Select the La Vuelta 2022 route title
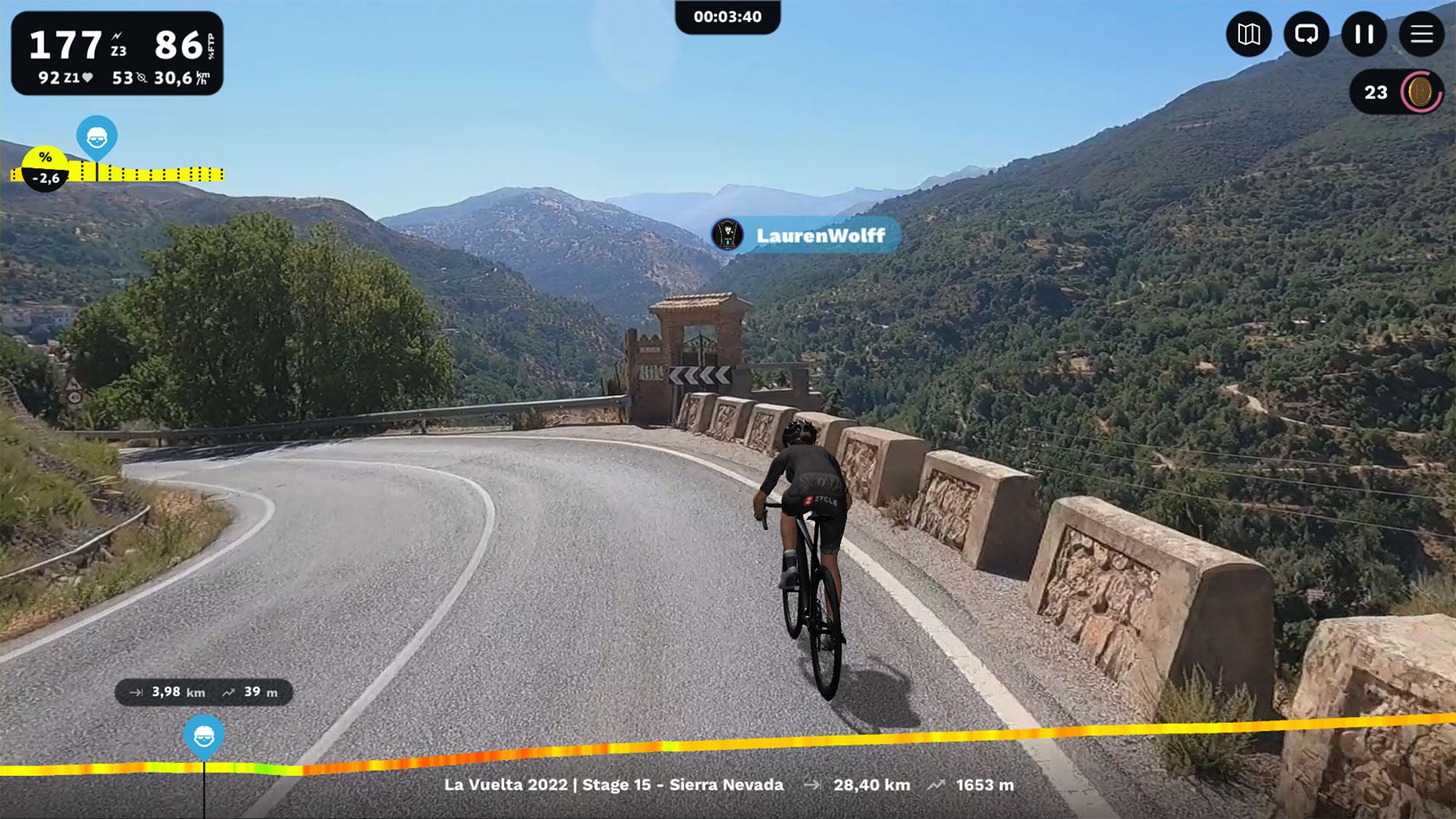The width and height of the screenshot is (1456, 819). 614,785
